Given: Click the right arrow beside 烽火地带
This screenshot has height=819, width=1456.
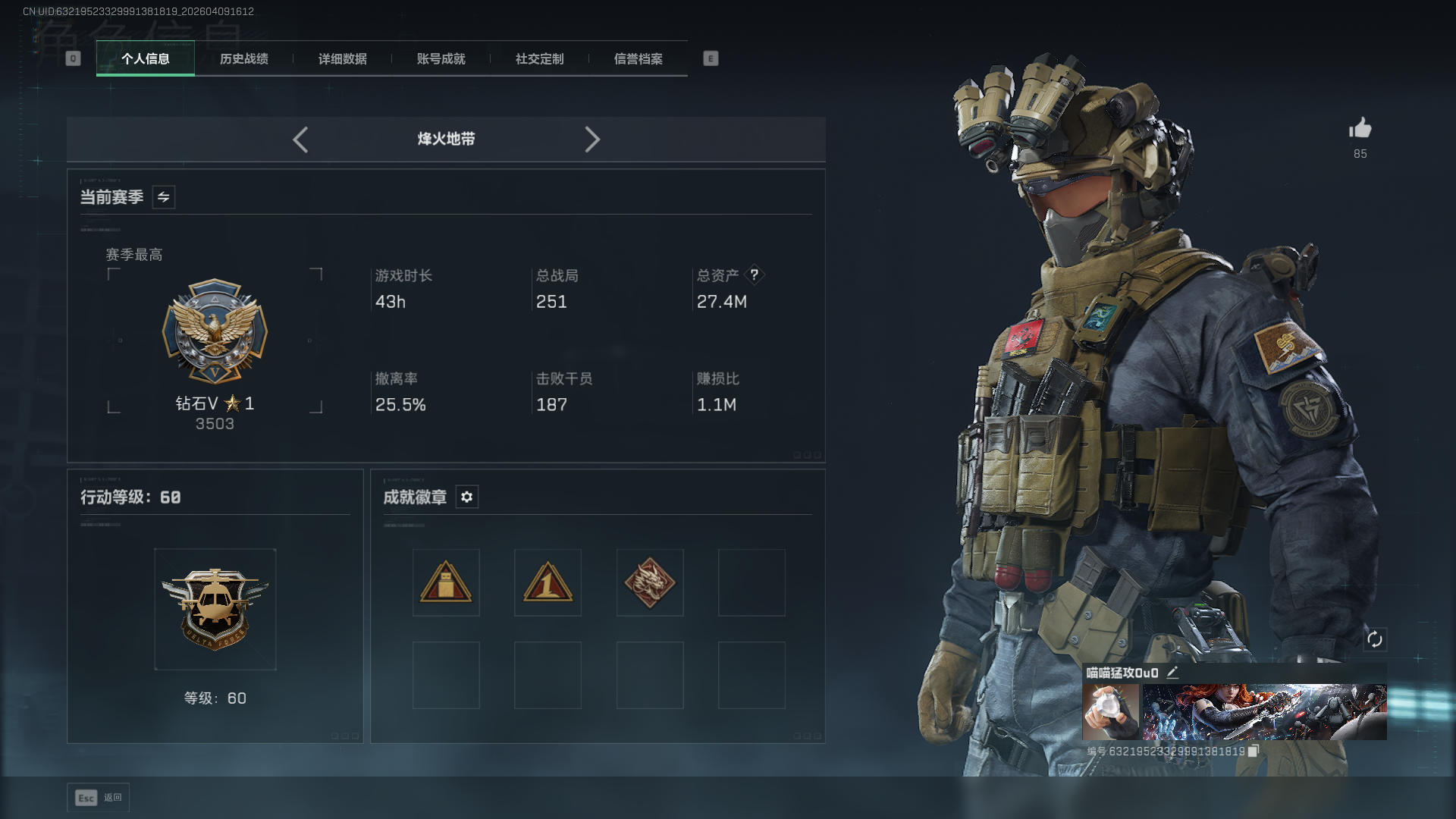Looking at the screenshot, I should point(592,140).
